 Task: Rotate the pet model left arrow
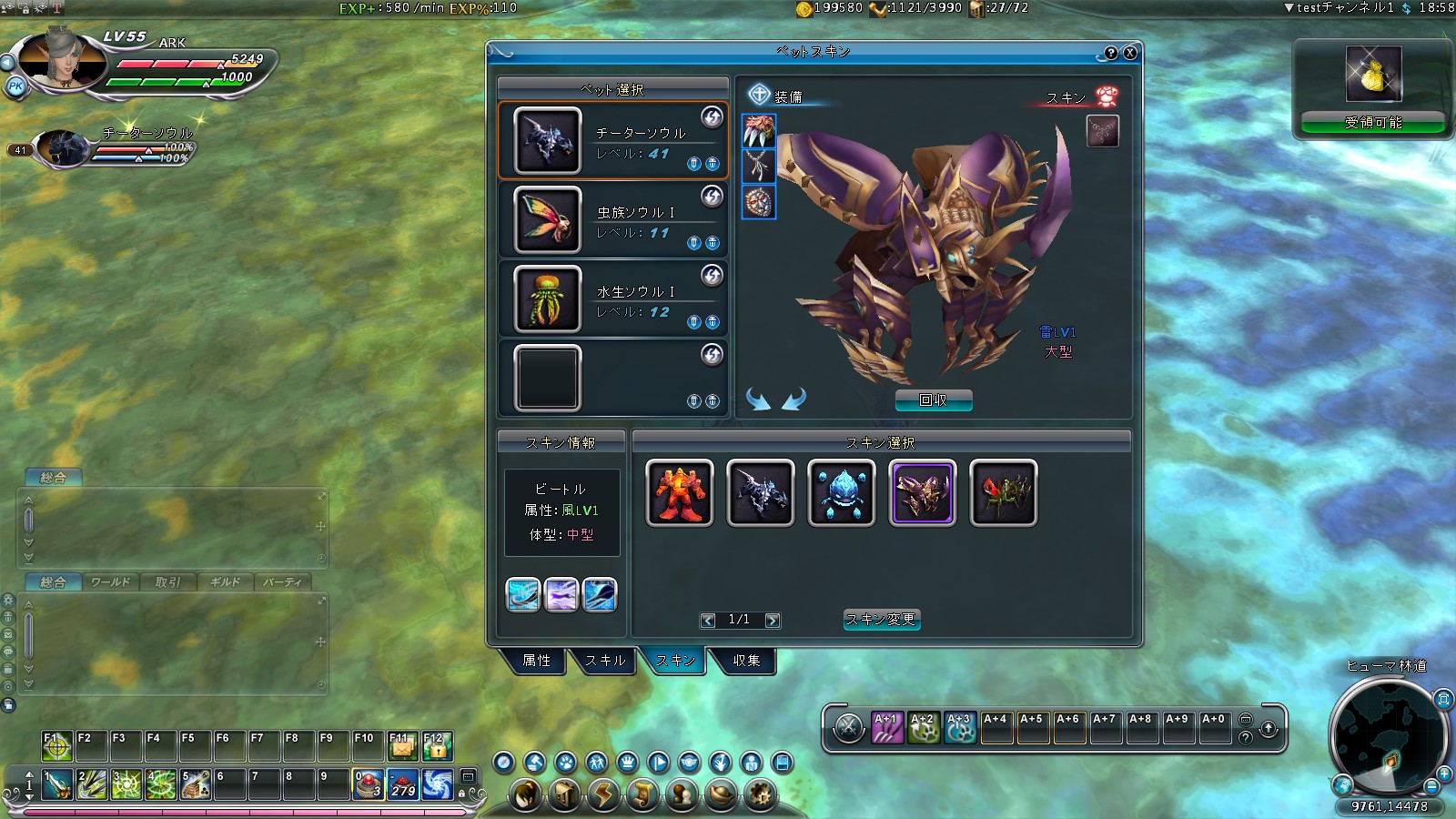pyautogui.click(x=758, y=399)
